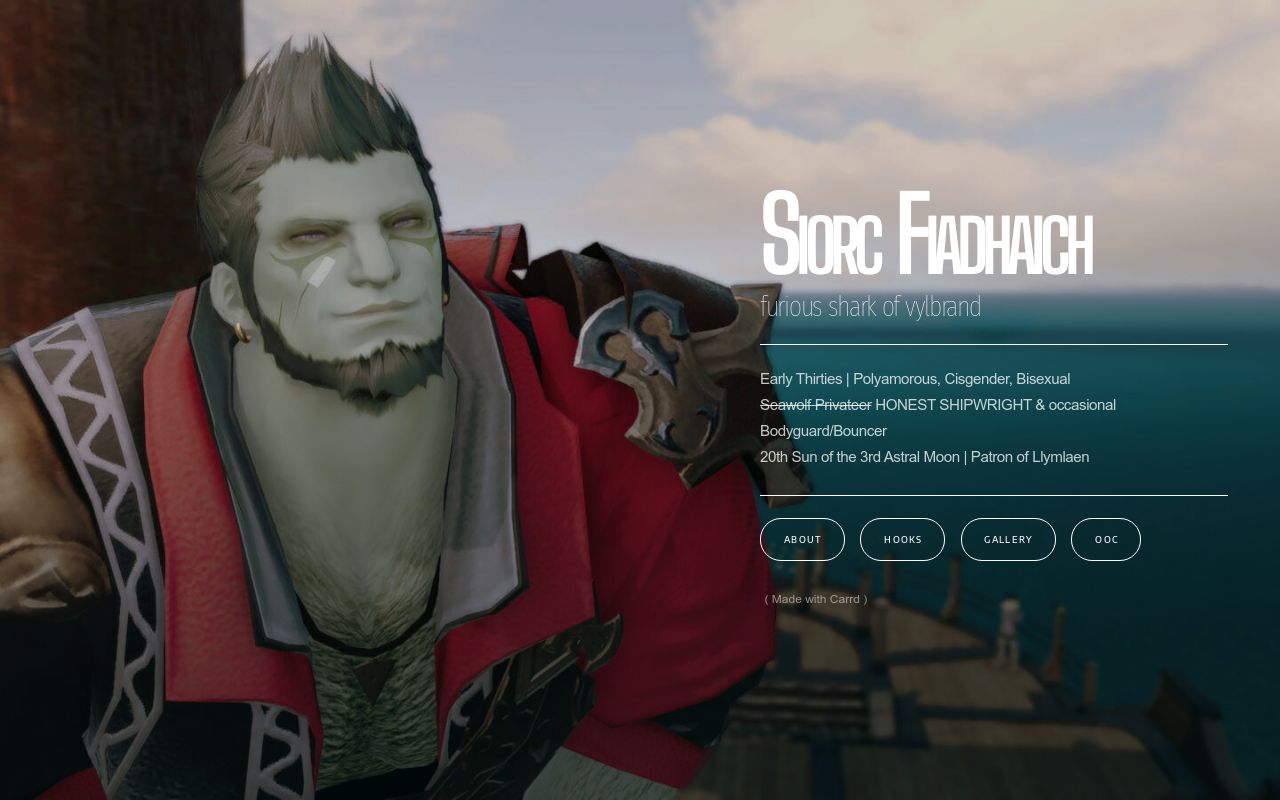Image resolution: width=1280 pixels, height=800 pixels.
Task: Go to the OOC section
Action: coord(1106,539)
